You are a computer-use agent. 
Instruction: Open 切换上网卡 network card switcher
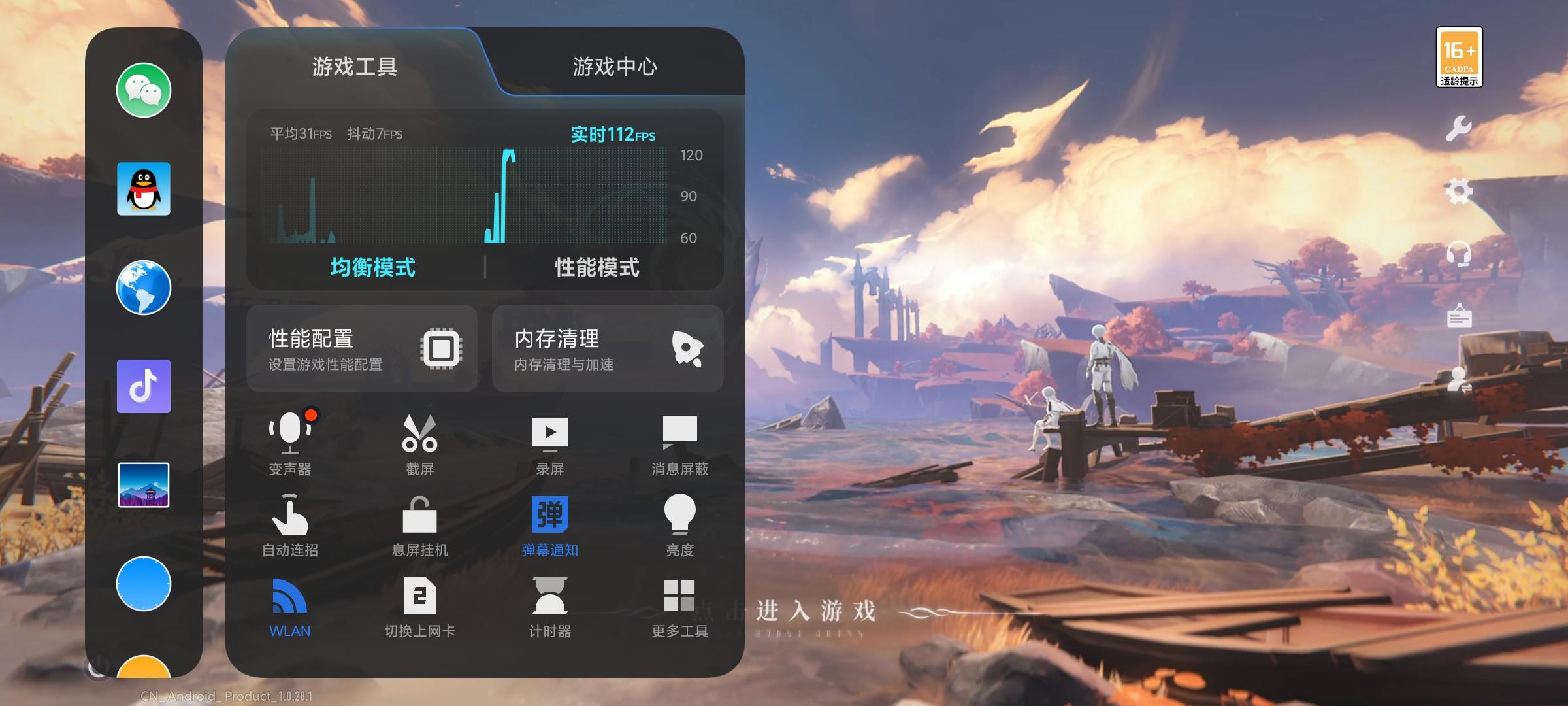(x=421, y=605)
